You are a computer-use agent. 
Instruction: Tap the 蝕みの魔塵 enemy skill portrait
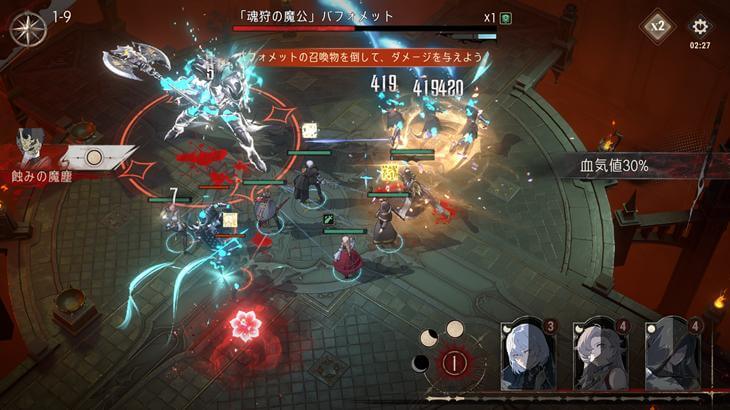tap(33, 148)
